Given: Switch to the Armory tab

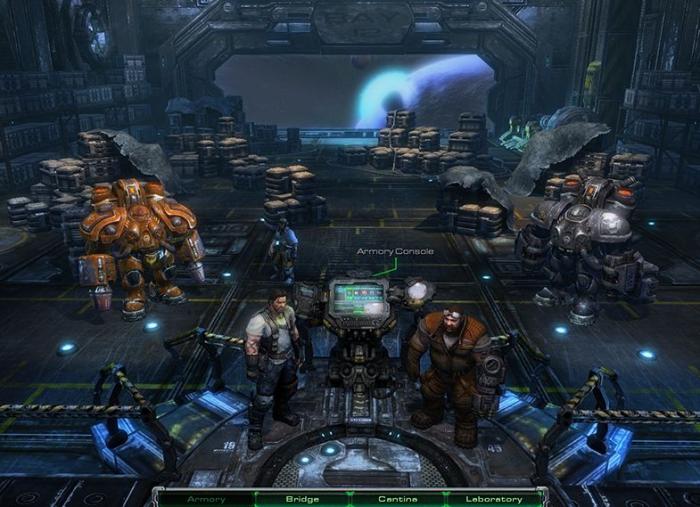Looking at the screenshot, I should coord(207,498).
